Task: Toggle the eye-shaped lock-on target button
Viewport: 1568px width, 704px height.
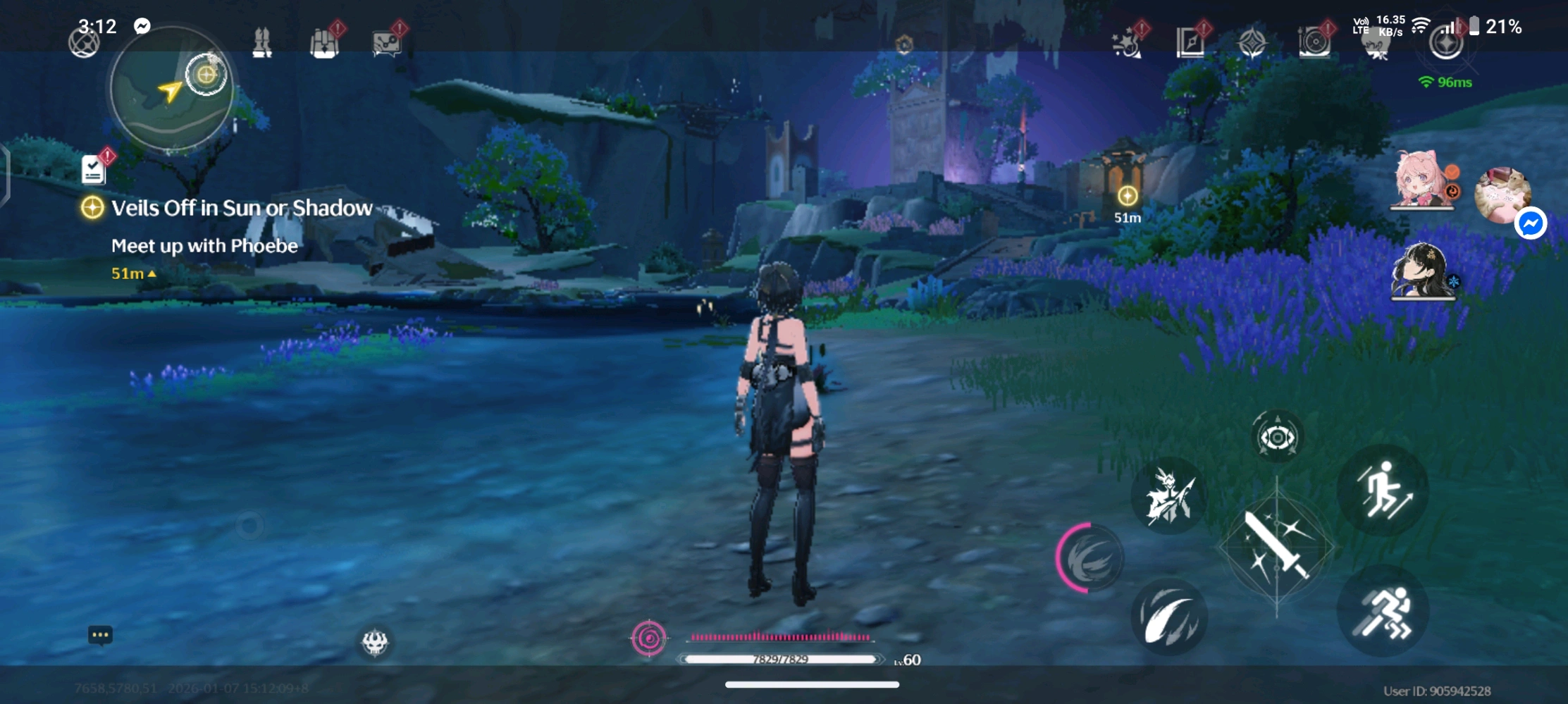Action: click(x=1277, y=438)
